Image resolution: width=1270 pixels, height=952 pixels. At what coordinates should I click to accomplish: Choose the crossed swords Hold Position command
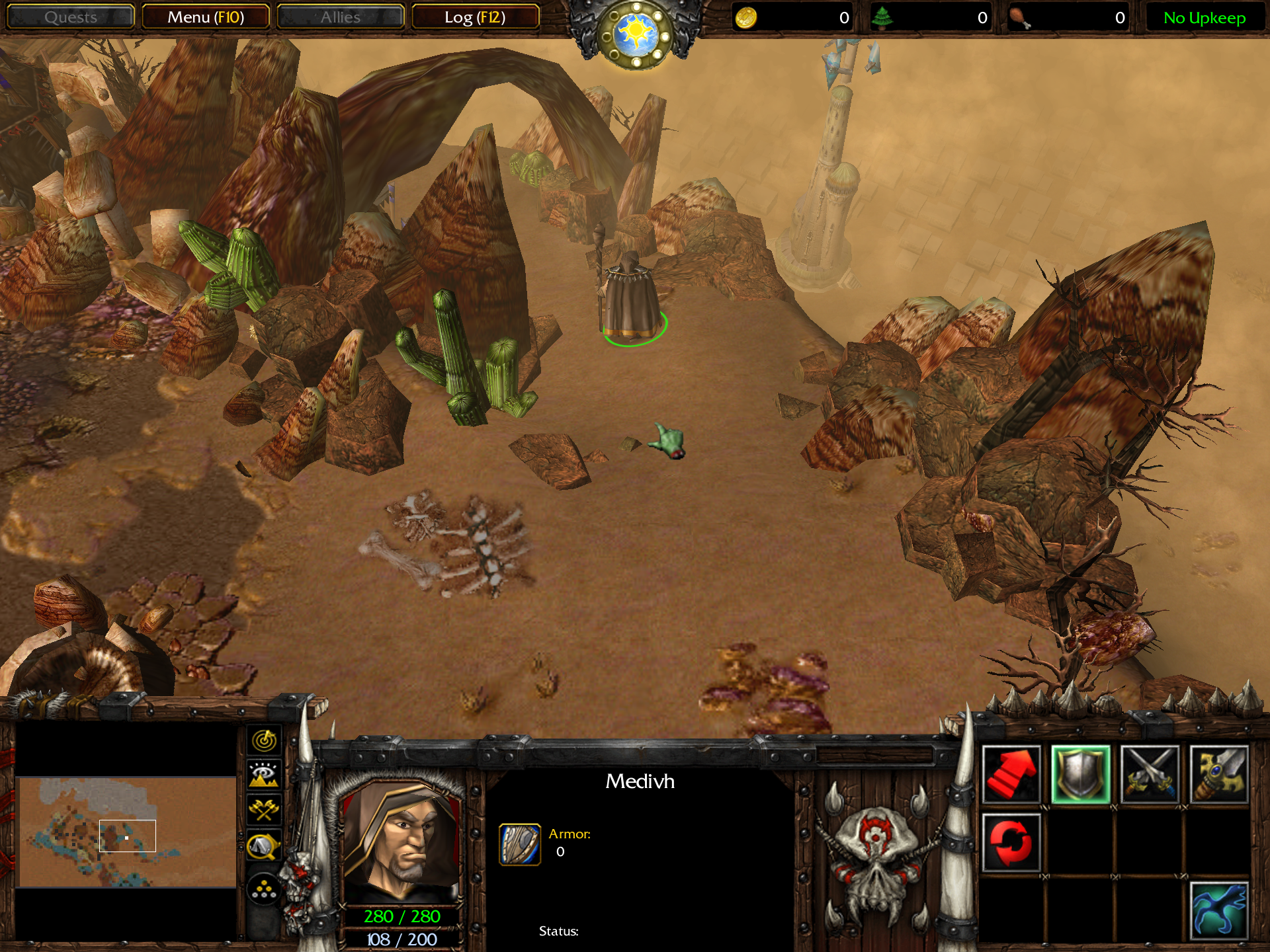coord(1150,774)
